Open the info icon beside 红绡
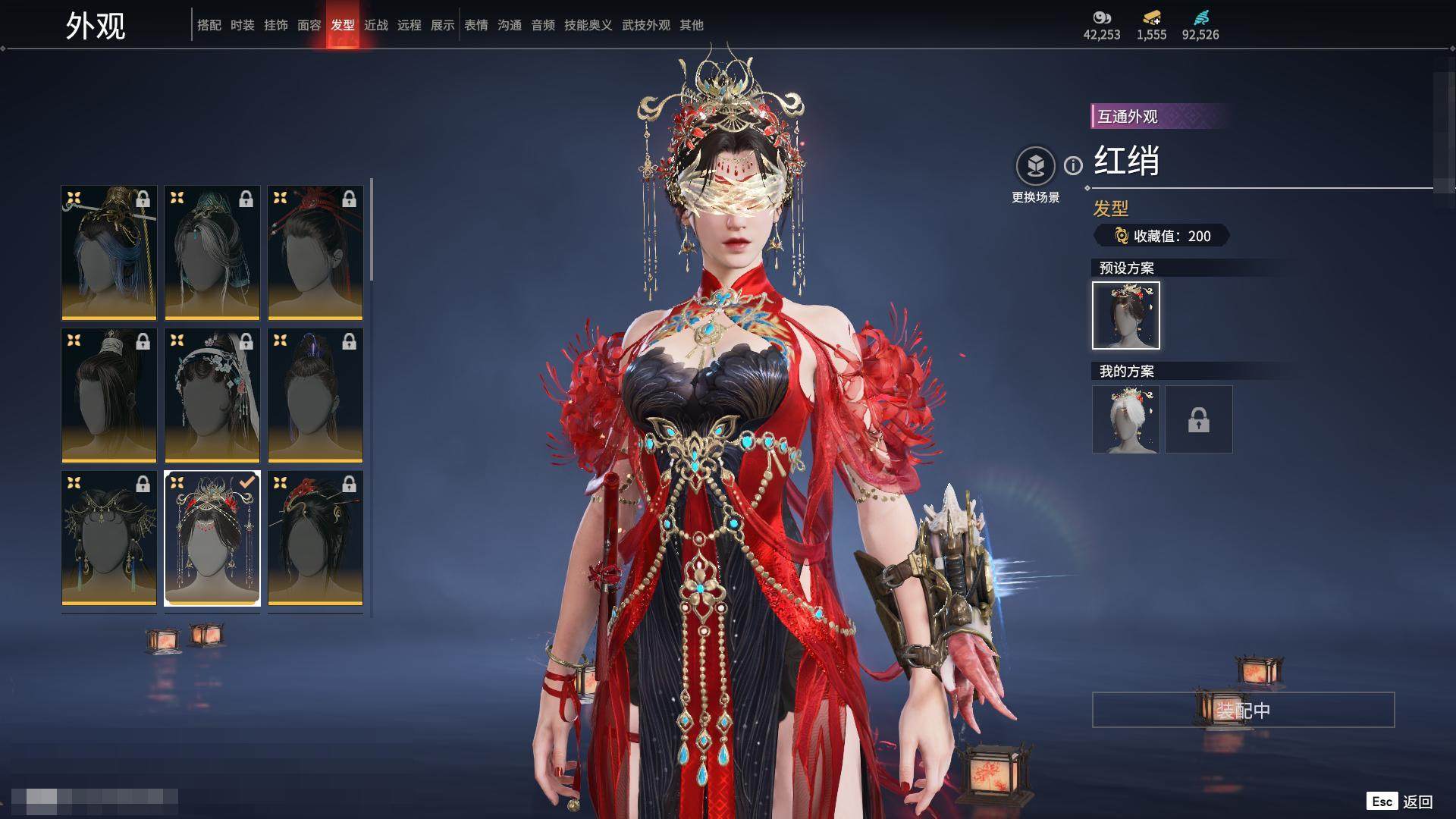 [x=1073, y=165]
